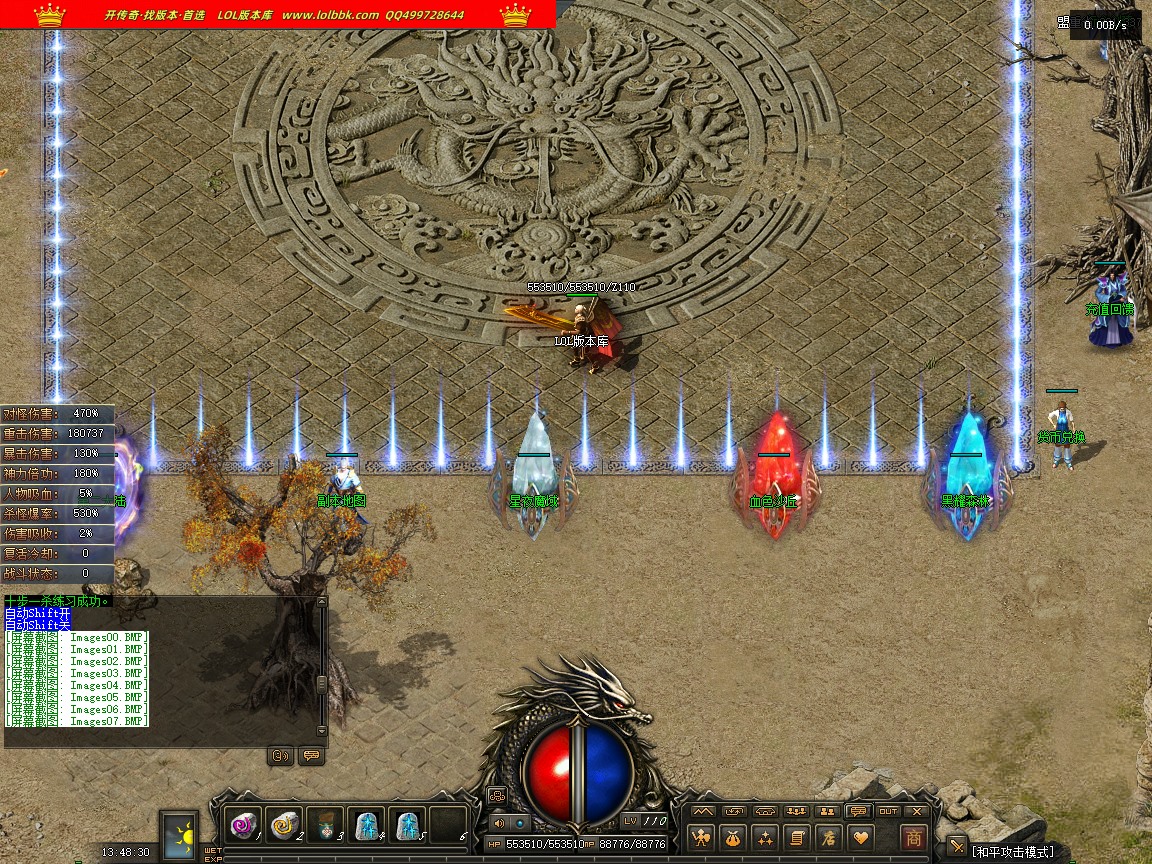Use the blue rune stone in slot 4
This screenshot has height=864, width=1152.
(x=367, y=825)
